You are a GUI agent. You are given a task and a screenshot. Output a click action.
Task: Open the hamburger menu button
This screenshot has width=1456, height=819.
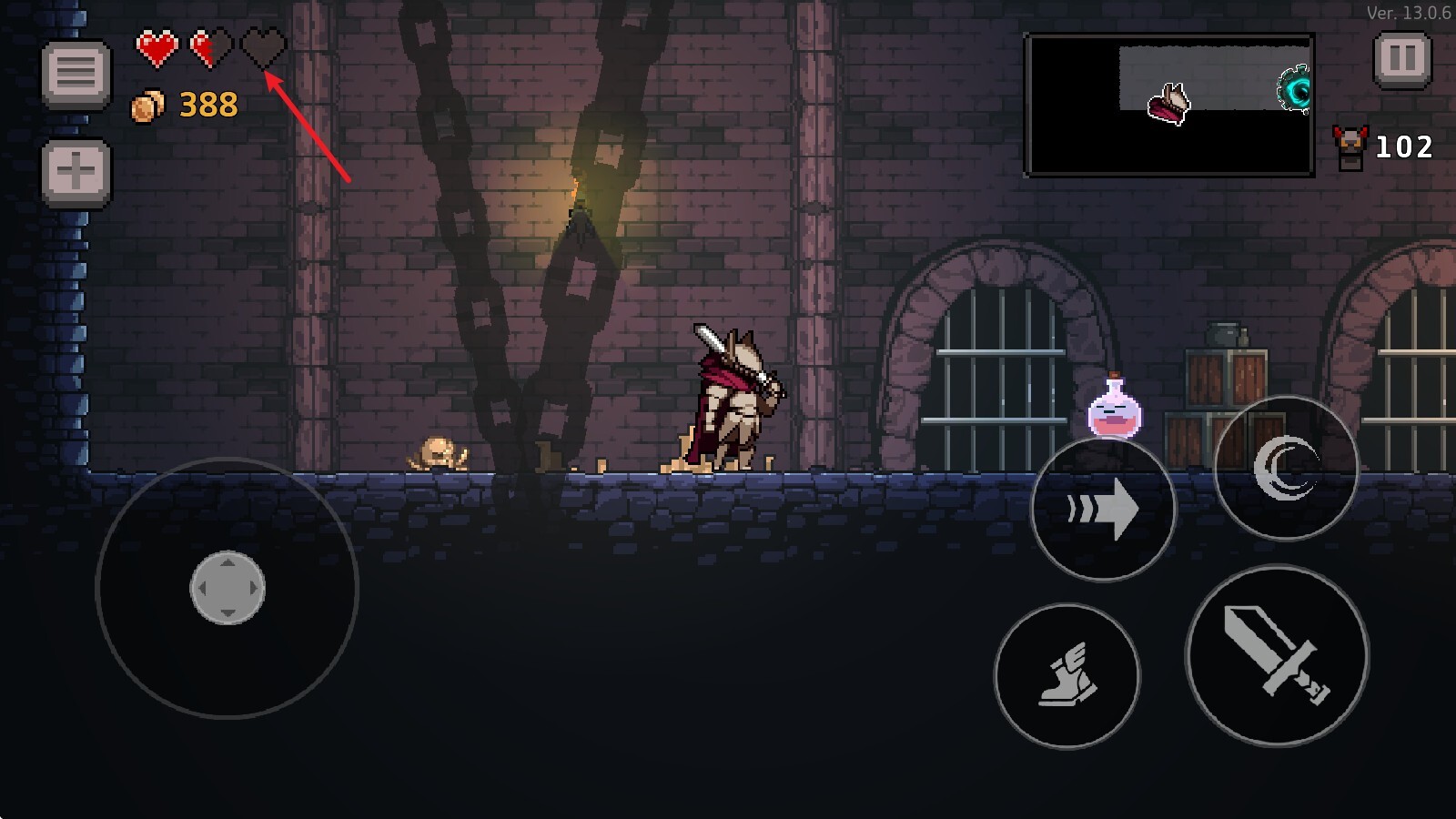[76, 73]
